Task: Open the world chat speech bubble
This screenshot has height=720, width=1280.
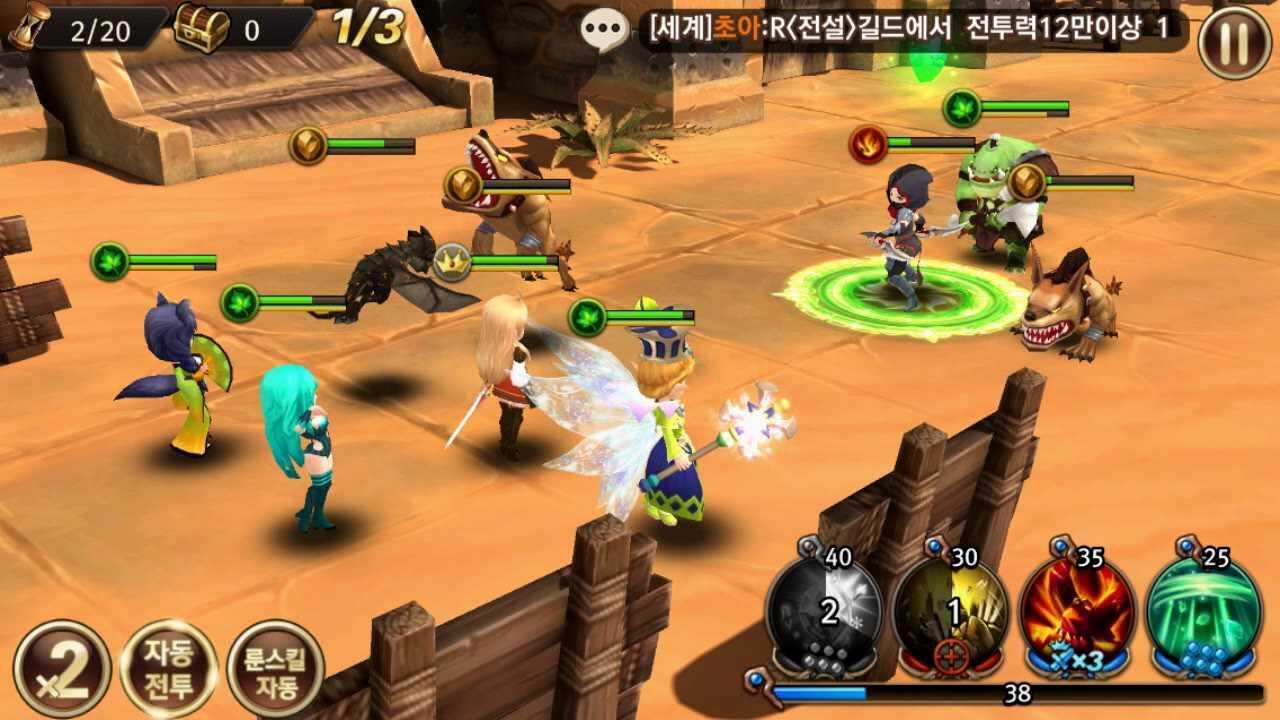Action: [606, 29]
